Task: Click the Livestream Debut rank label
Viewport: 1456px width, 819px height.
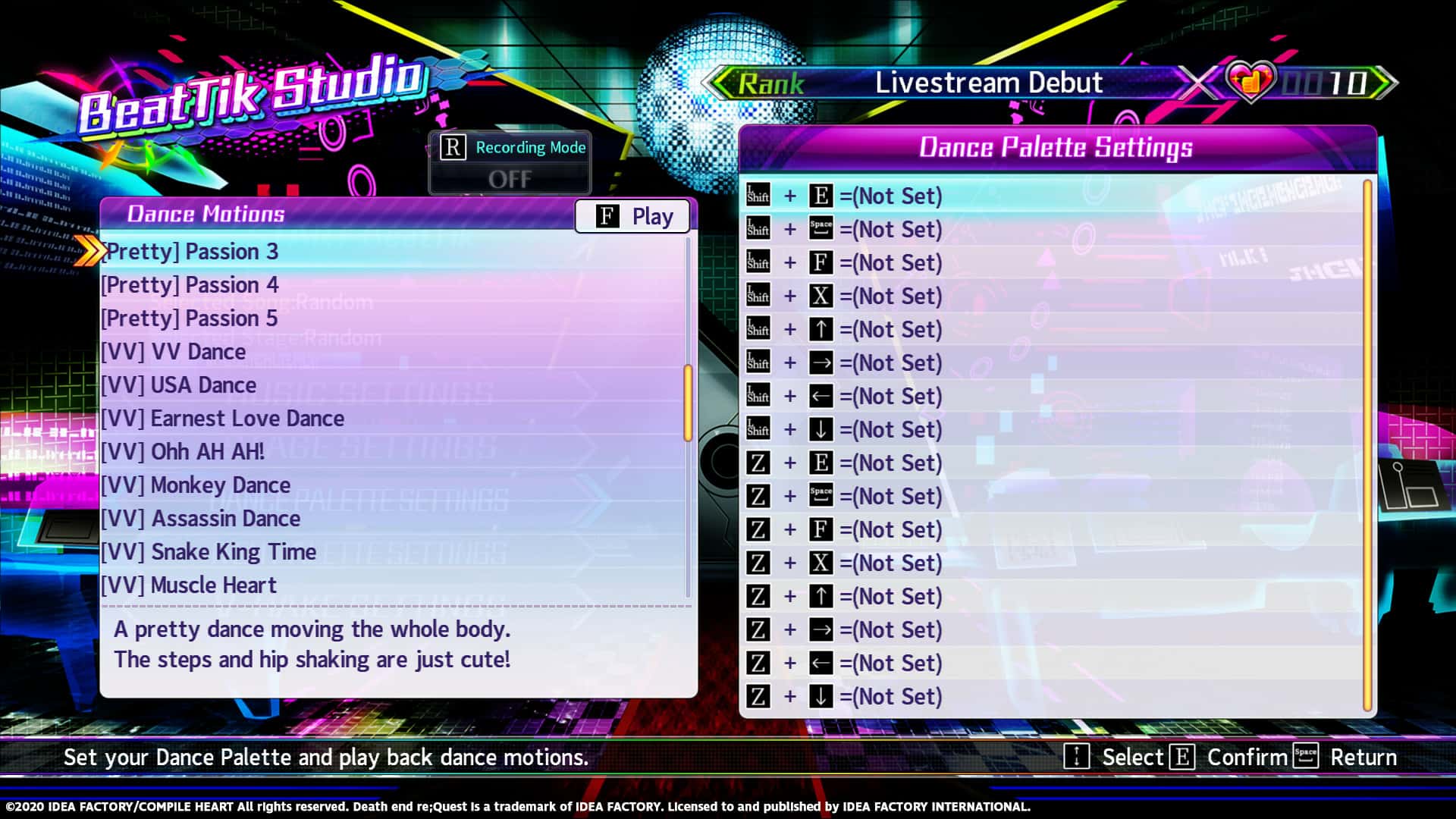Action: point(988,83)
